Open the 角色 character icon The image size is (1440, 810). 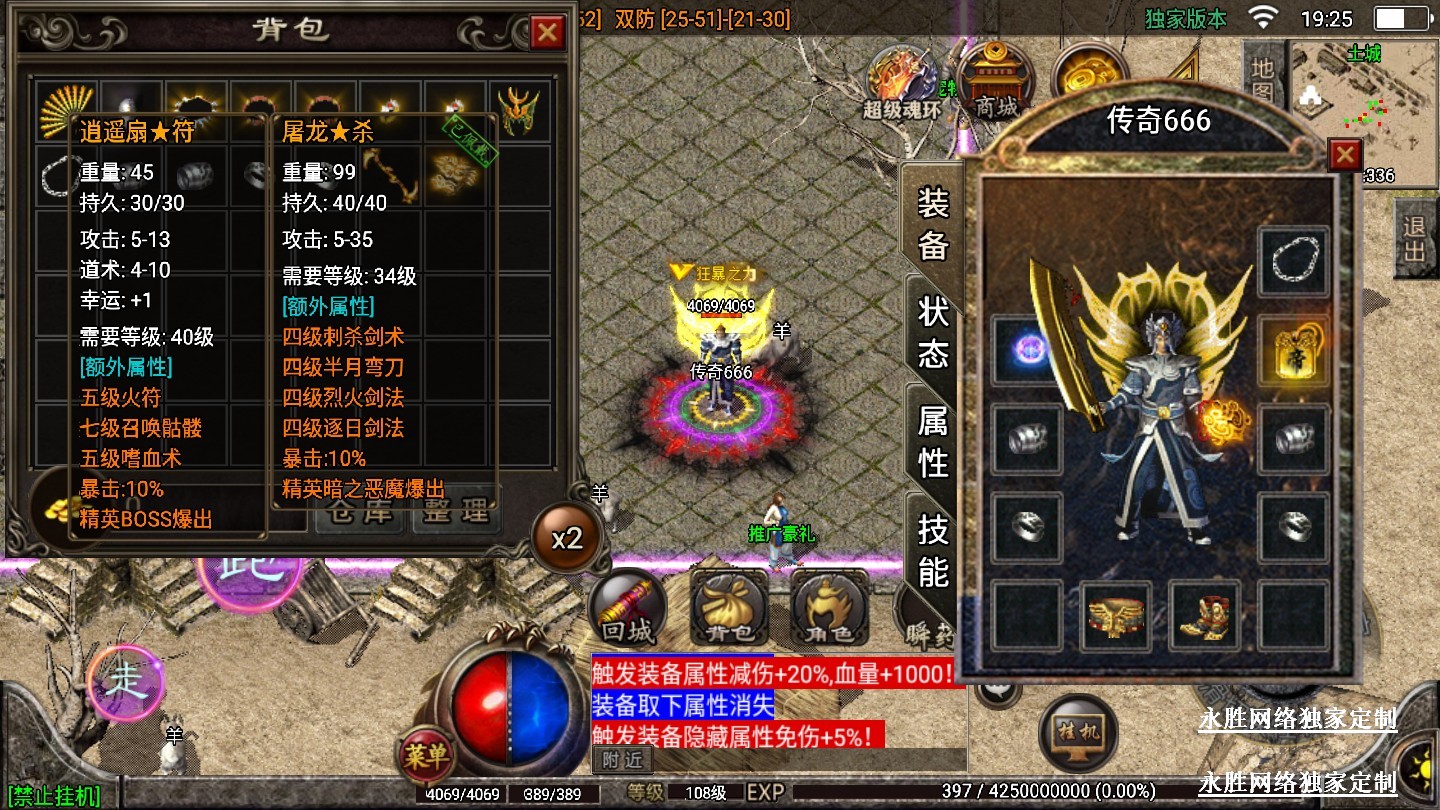point(829,609)
